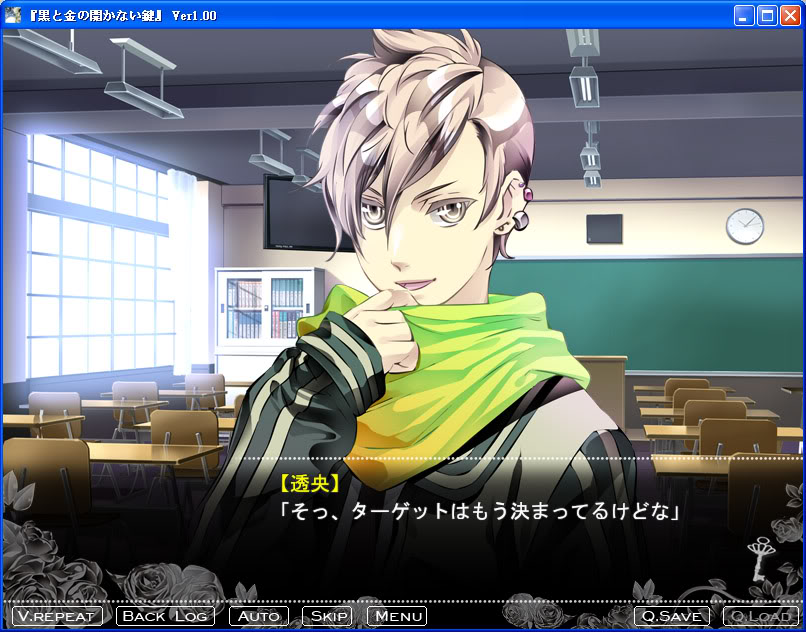Screen dimensions: 806x632
Task: Activate the Skip button
Action: (327, 616)
